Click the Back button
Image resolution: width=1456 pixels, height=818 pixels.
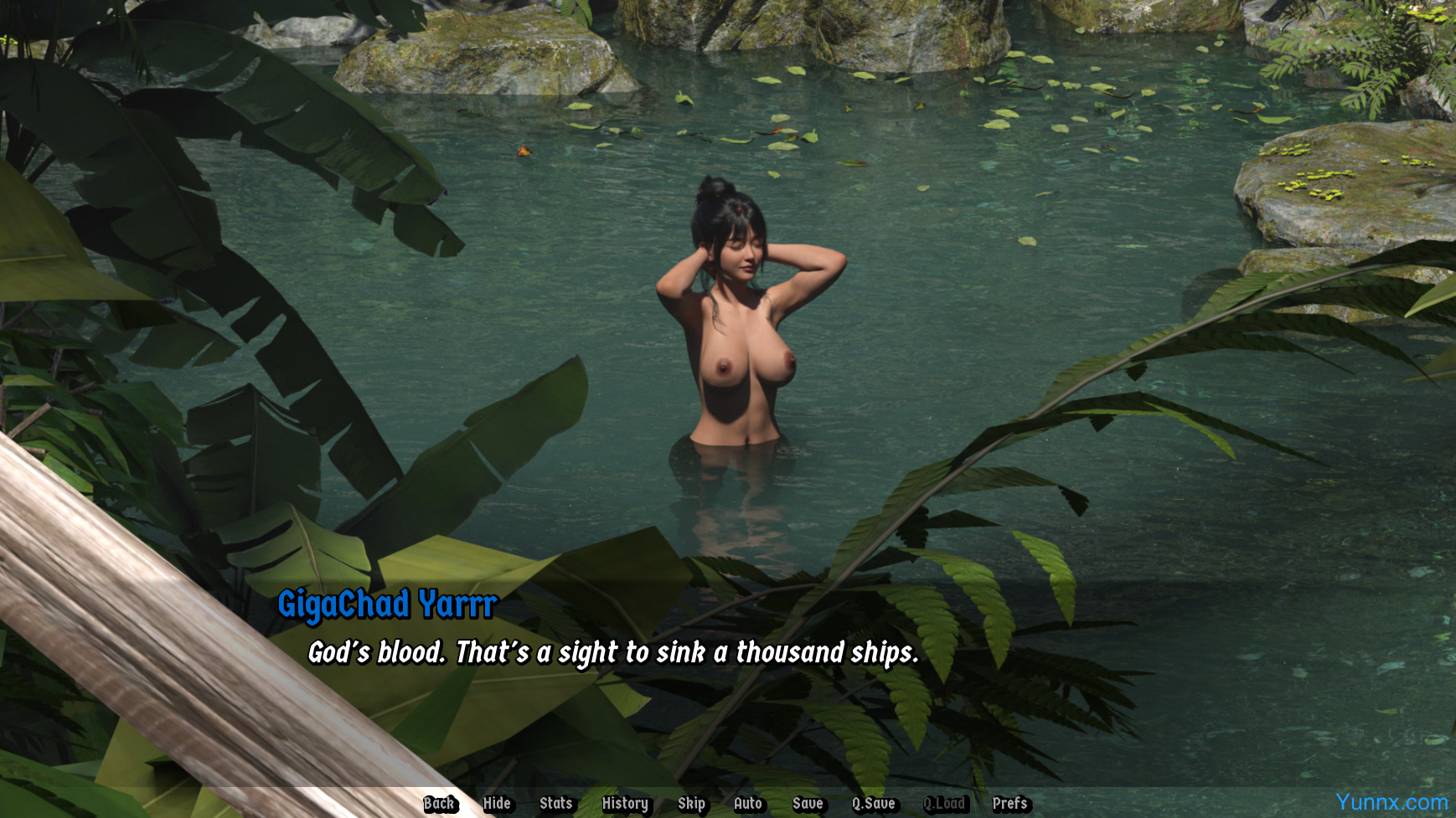[x=439, y=804]
